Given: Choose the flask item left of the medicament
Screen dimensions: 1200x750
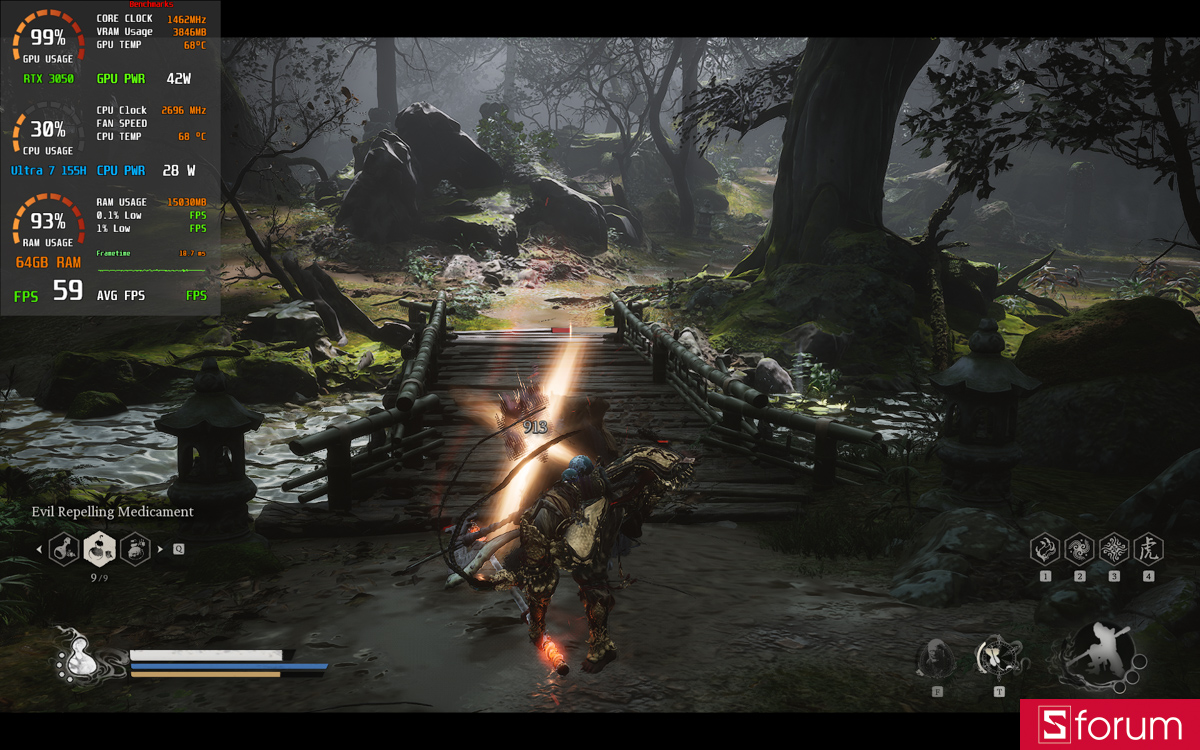Looking at the screenshot, I should (64, 548).
